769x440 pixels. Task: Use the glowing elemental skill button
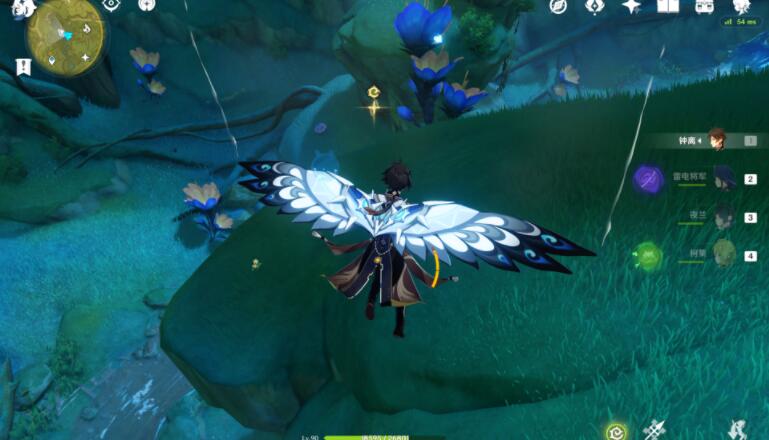pos(618,432)
